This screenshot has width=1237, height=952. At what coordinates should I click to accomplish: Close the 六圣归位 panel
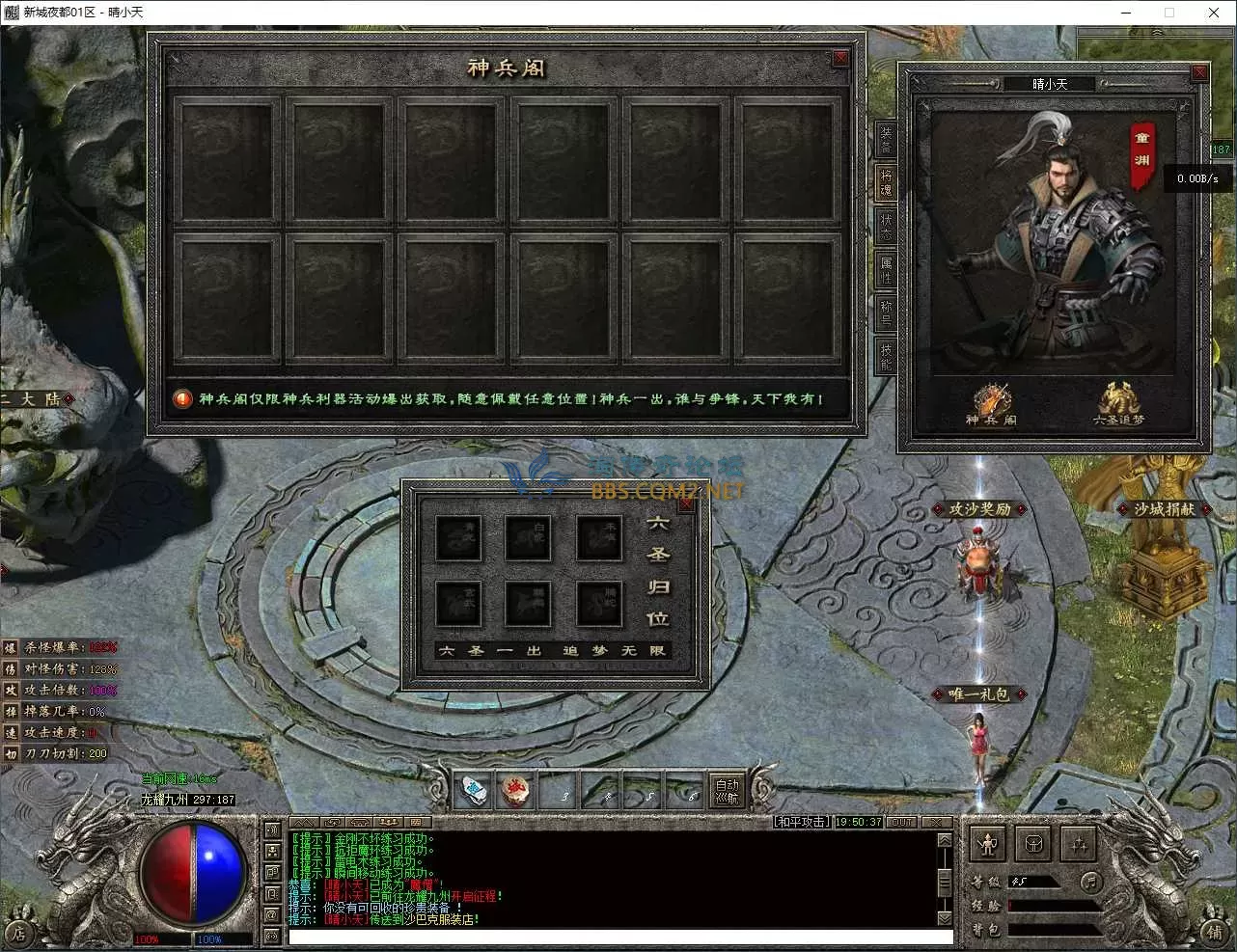click(687, 503)
